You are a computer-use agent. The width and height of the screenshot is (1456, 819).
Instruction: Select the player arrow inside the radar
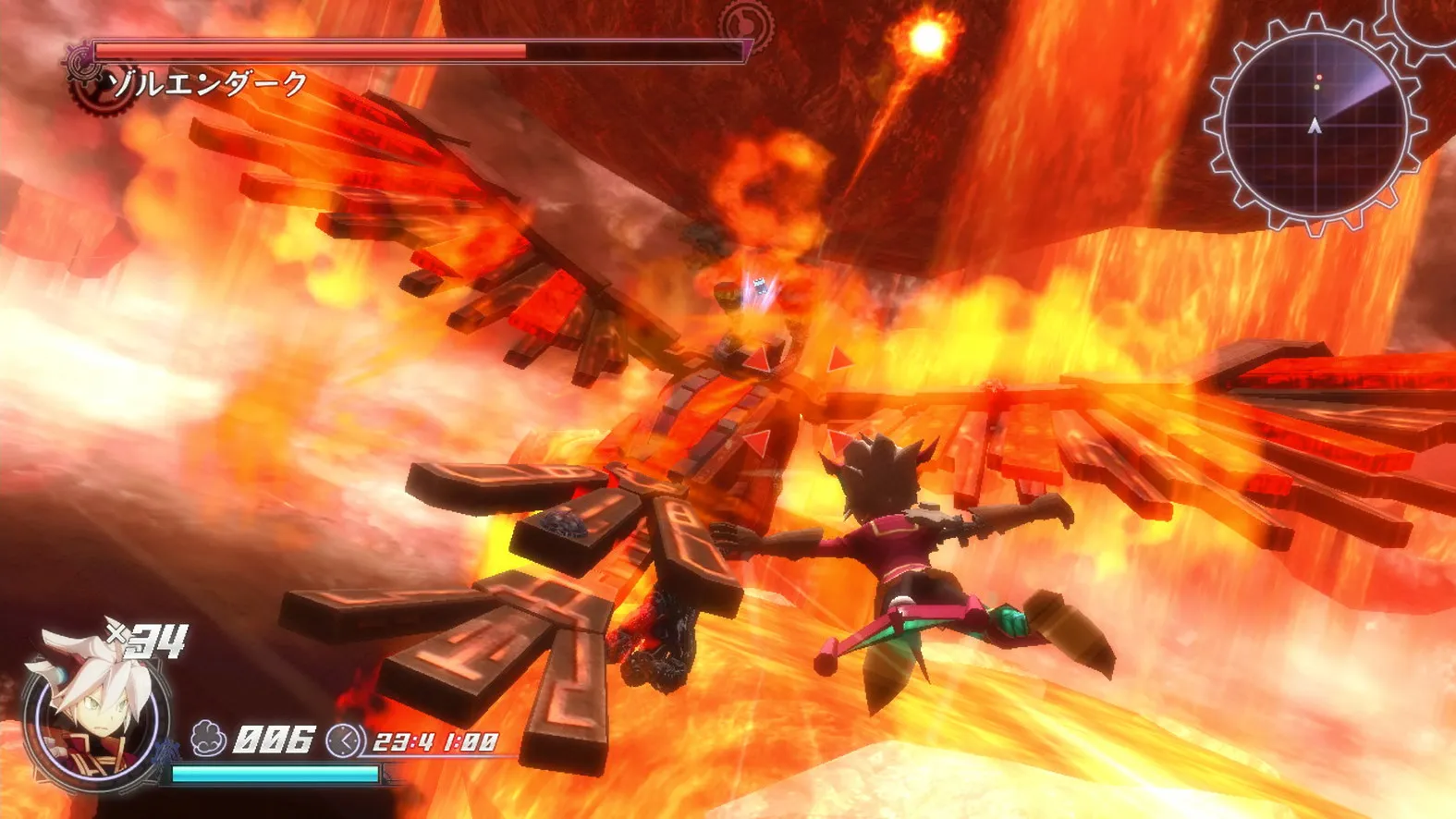(1315, 125)
